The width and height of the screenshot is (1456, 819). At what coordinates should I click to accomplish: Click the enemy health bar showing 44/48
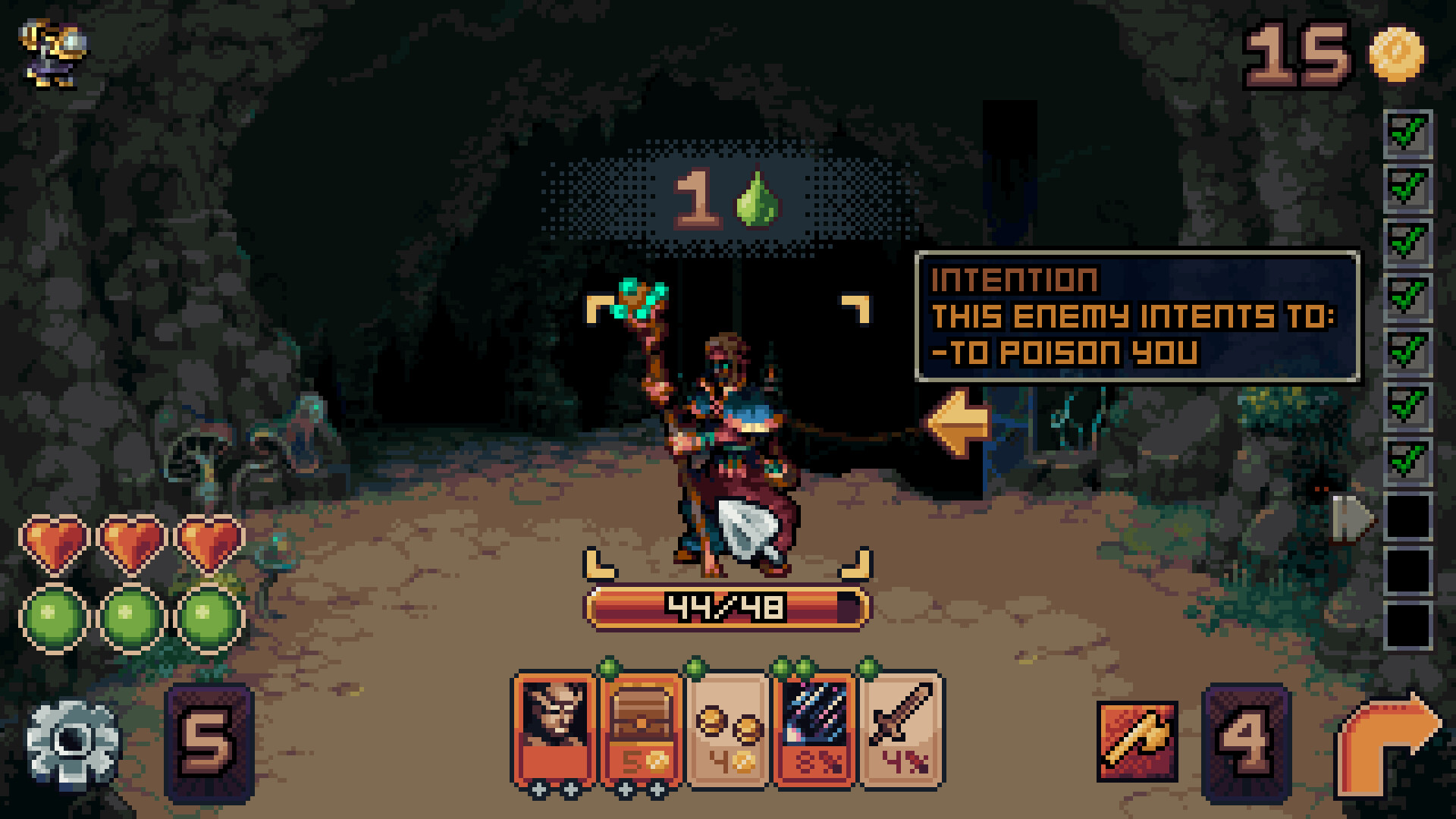[730, 605]
